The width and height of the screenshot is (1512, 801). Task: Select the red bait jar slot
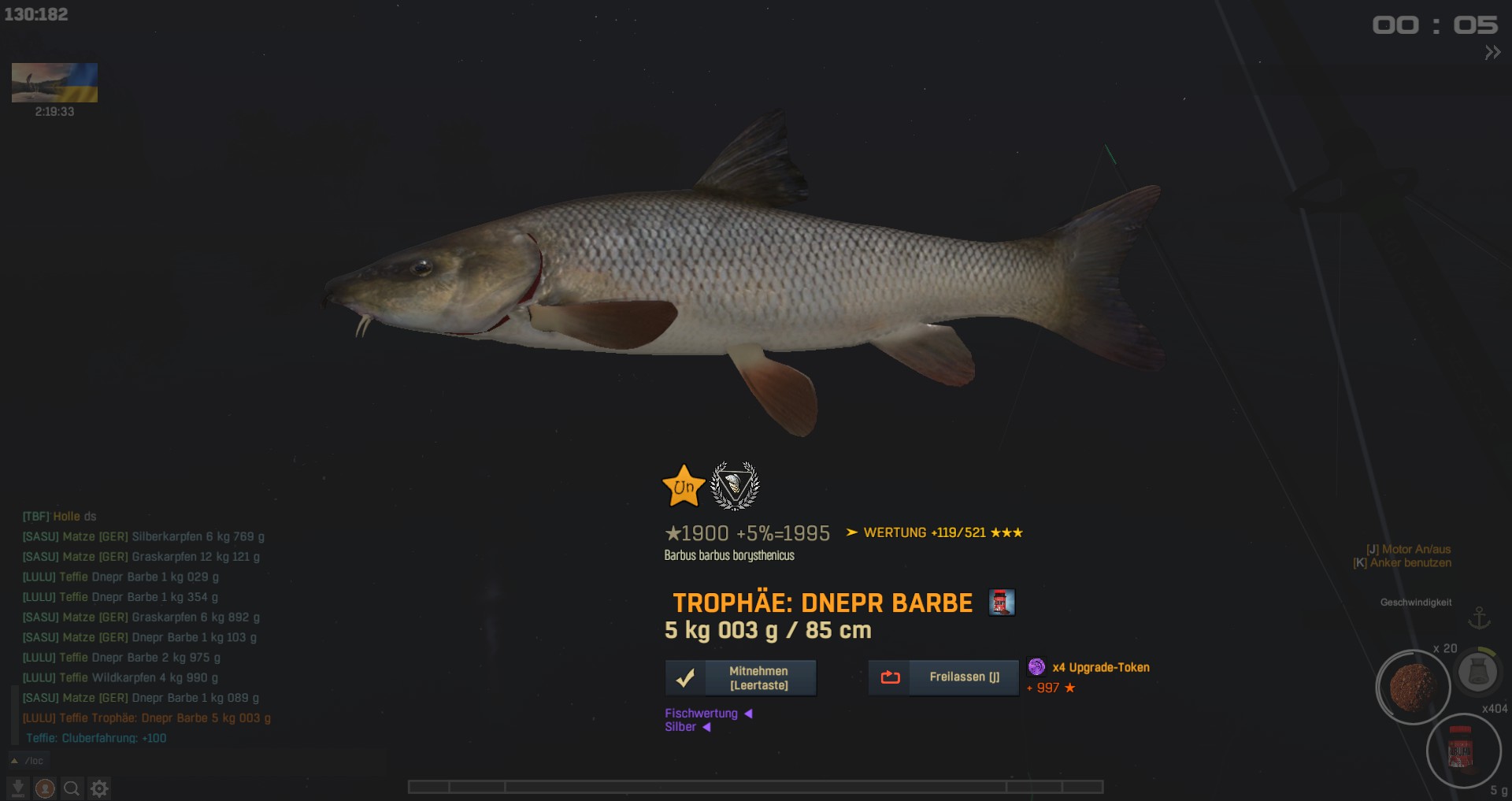1462,751
